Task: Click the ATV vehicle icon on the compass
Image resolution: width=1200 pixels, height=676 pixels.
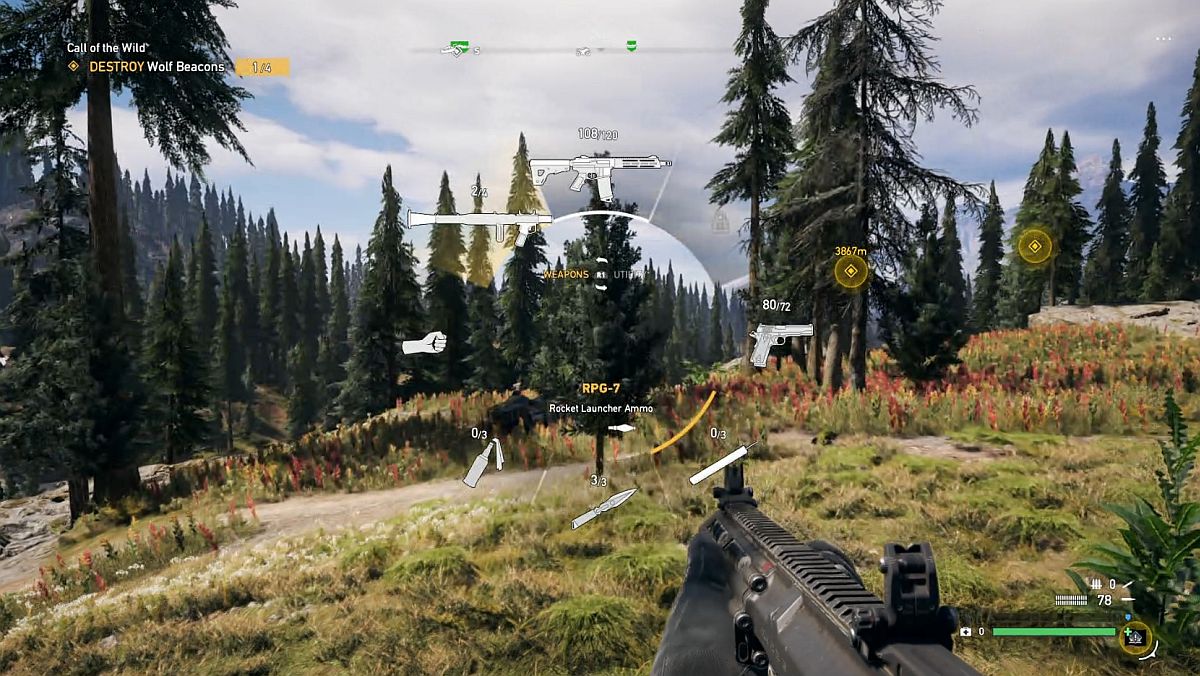Action: pyautogui.click(x=584, y=49)
